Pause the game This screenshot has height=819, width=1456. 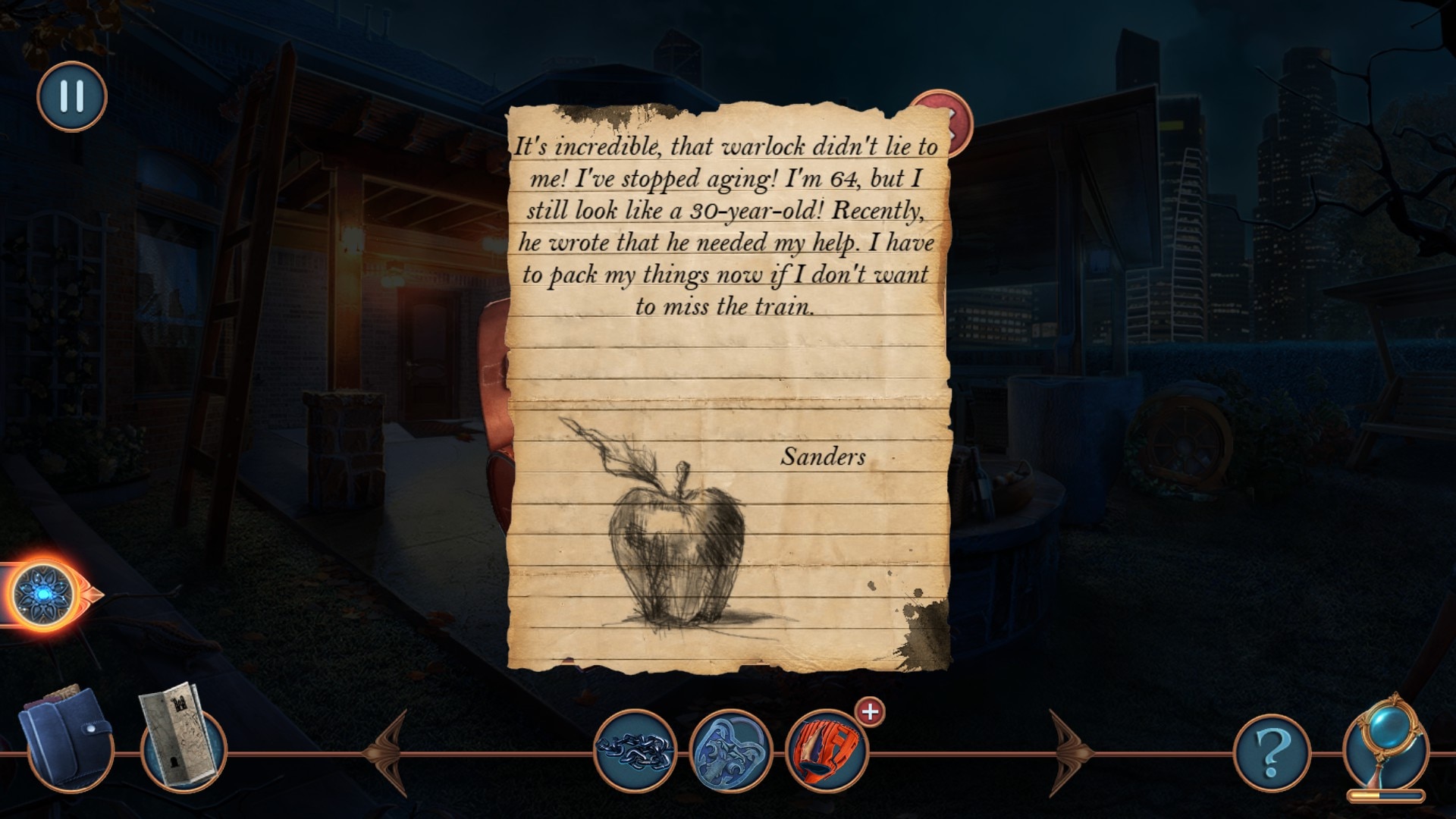click(x=72, y=96)
